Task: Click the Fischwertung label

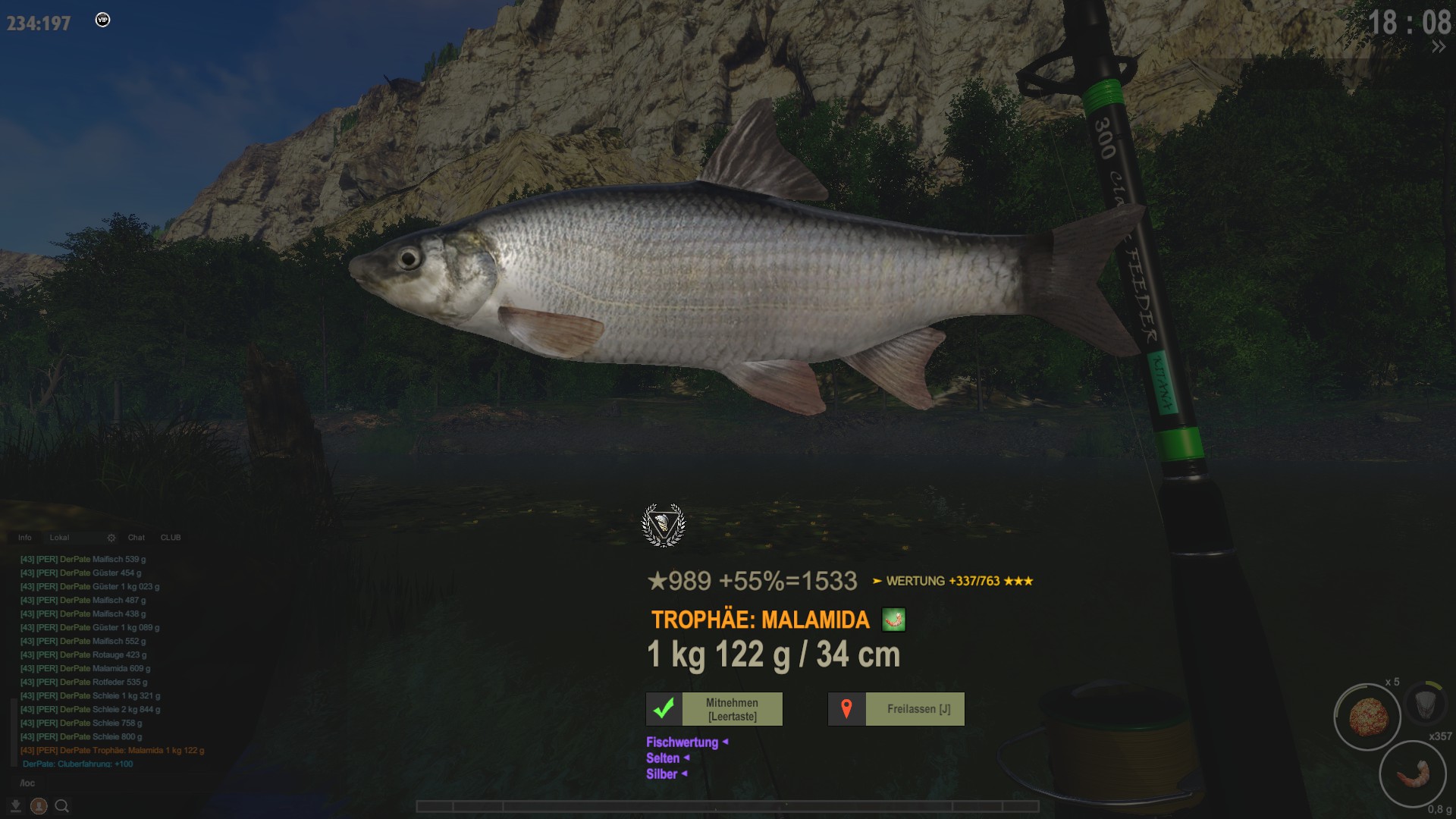Action: pos(682,742)
